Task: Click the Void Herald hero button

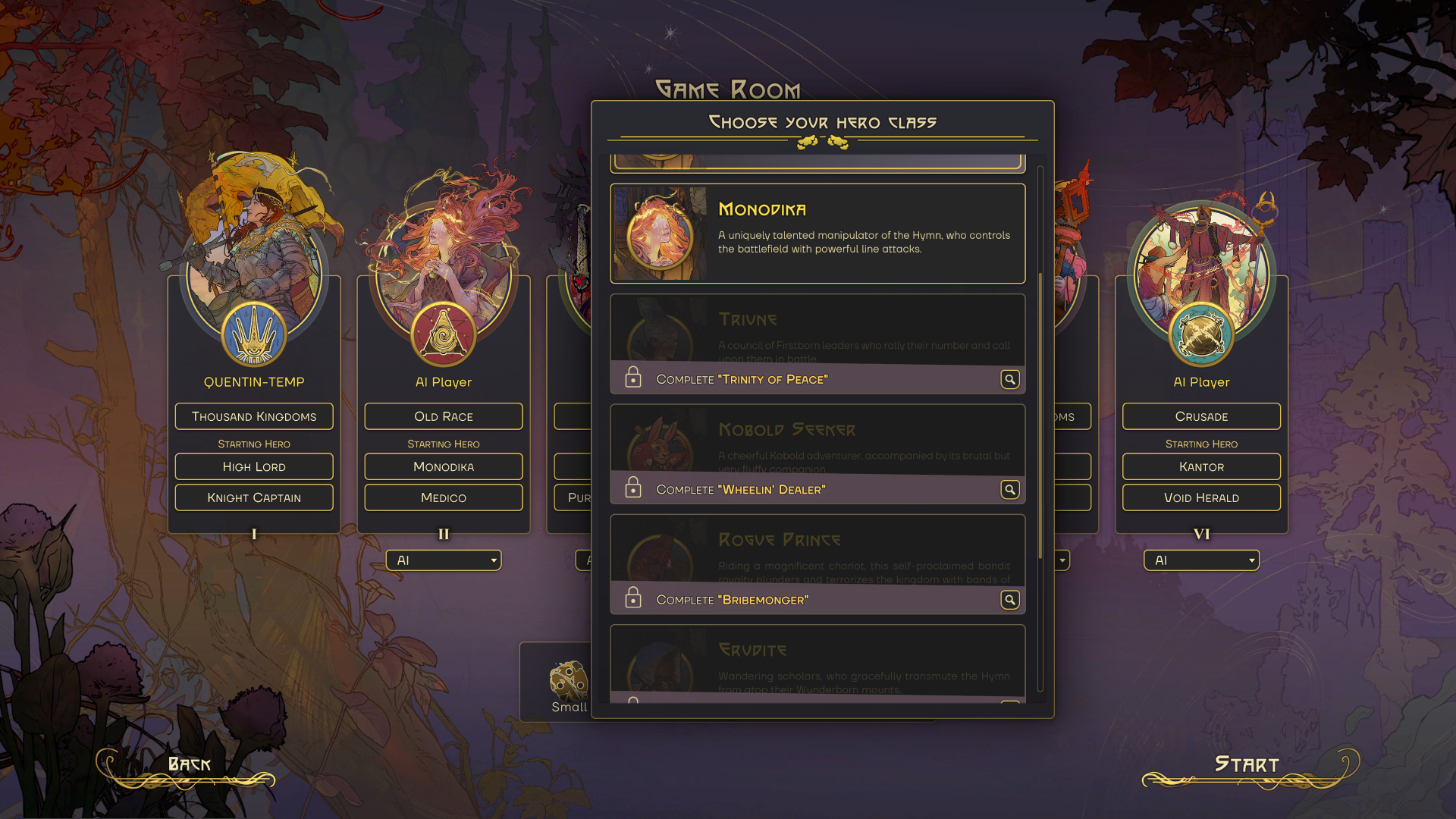Action: point(1201,497)
